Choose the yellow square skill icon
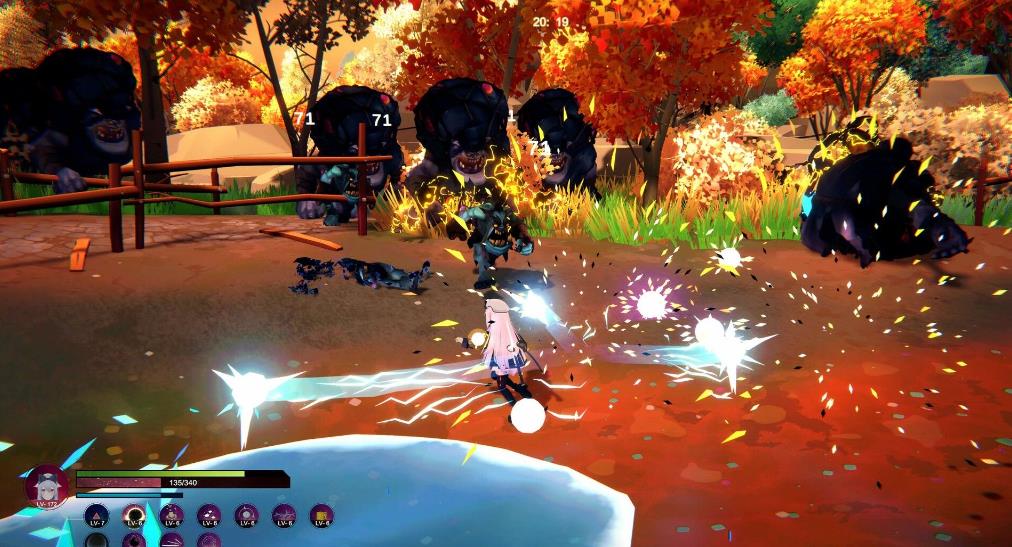The width and height of the screenshot is (1012, 547). [321, 515]
